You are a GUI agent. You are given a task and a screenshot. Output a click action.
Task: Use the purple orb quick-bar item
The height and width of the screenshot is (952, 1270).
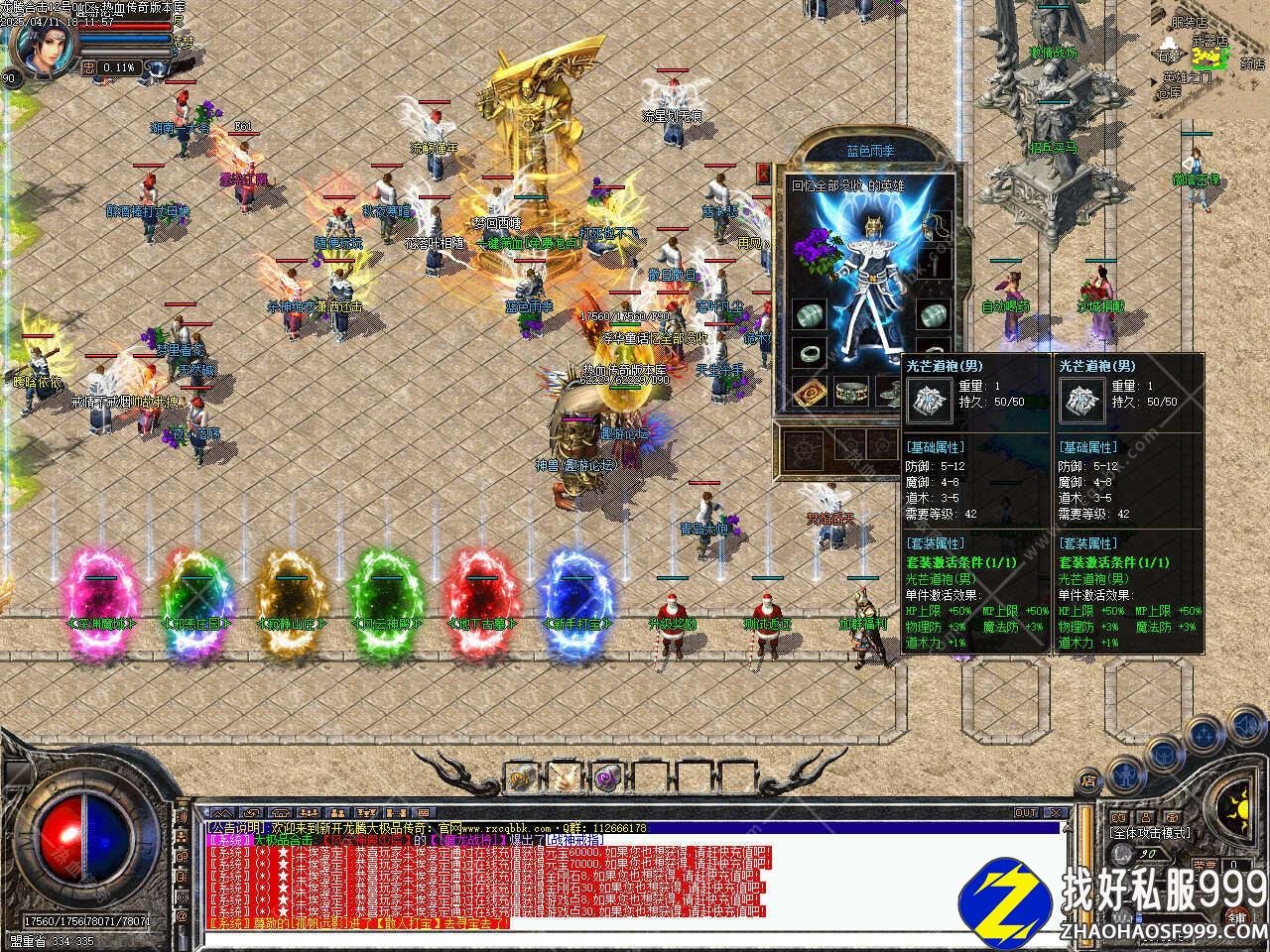[605, 776]
